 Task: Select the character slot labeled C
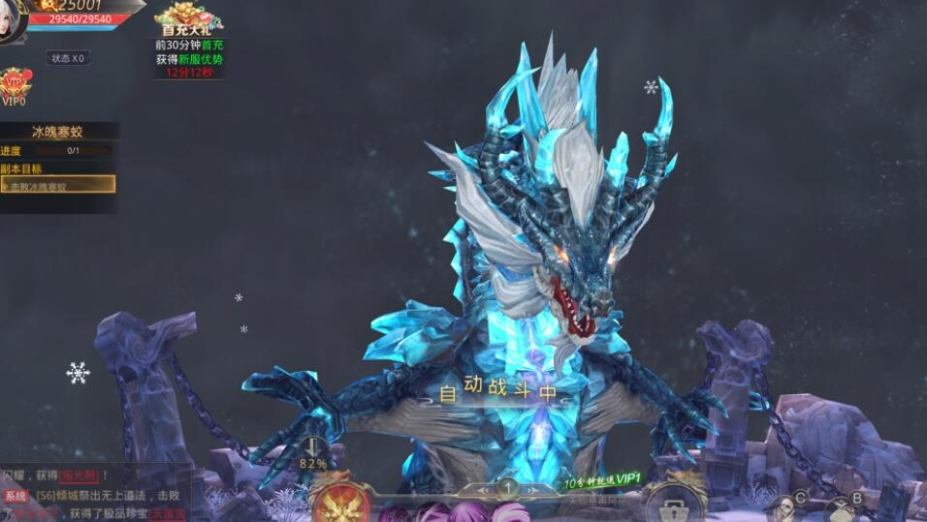[x=800, y=500]
